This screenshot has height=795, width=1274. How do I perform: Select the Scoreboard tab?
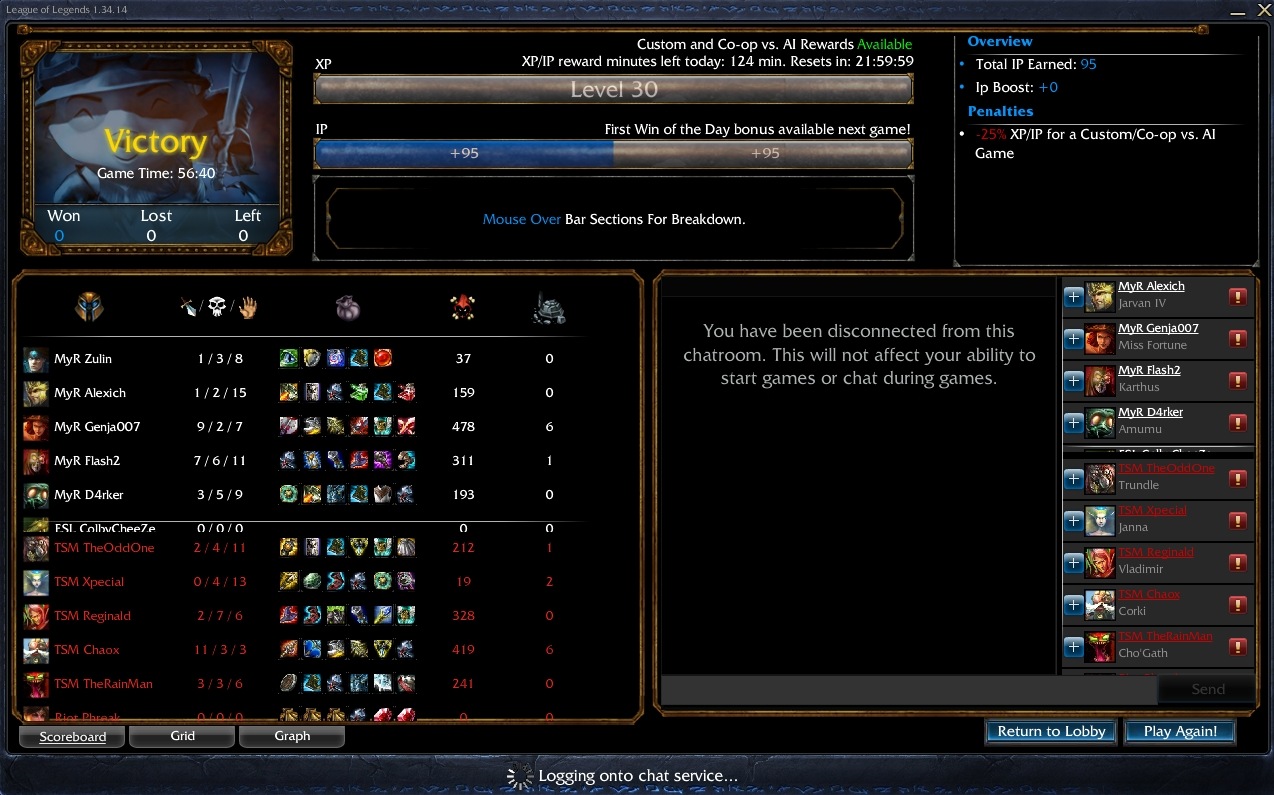click(72, 737)
